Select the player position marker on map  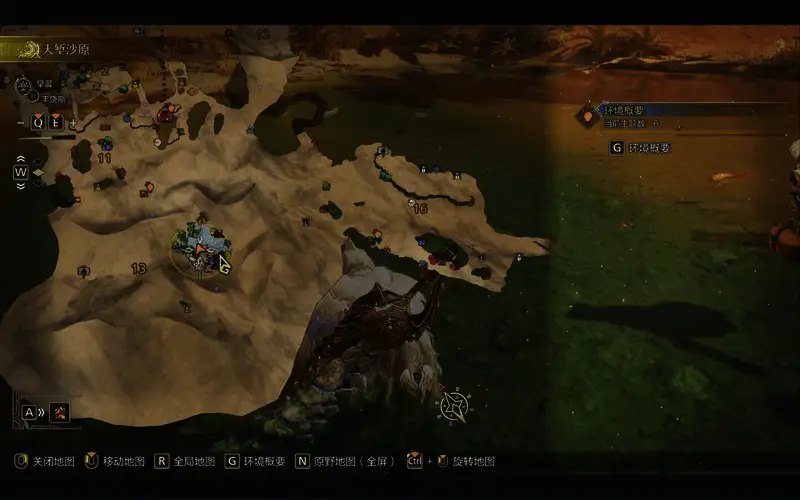tap(201, 248)
